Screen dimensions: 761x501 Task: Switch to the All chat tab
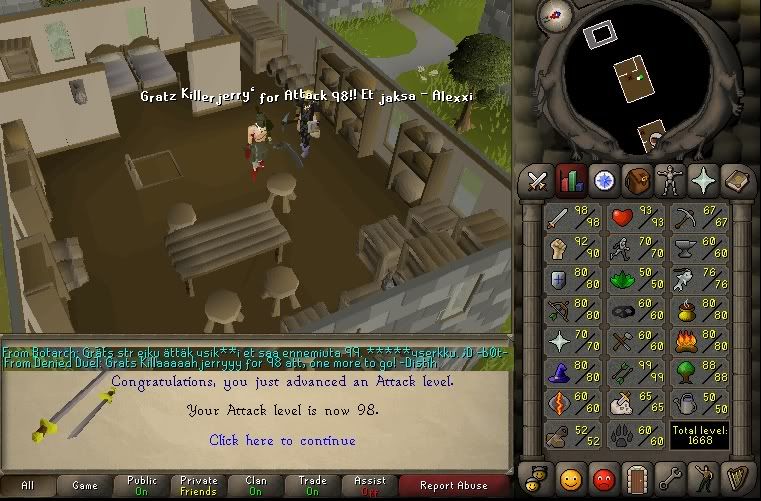pos(28,486)
